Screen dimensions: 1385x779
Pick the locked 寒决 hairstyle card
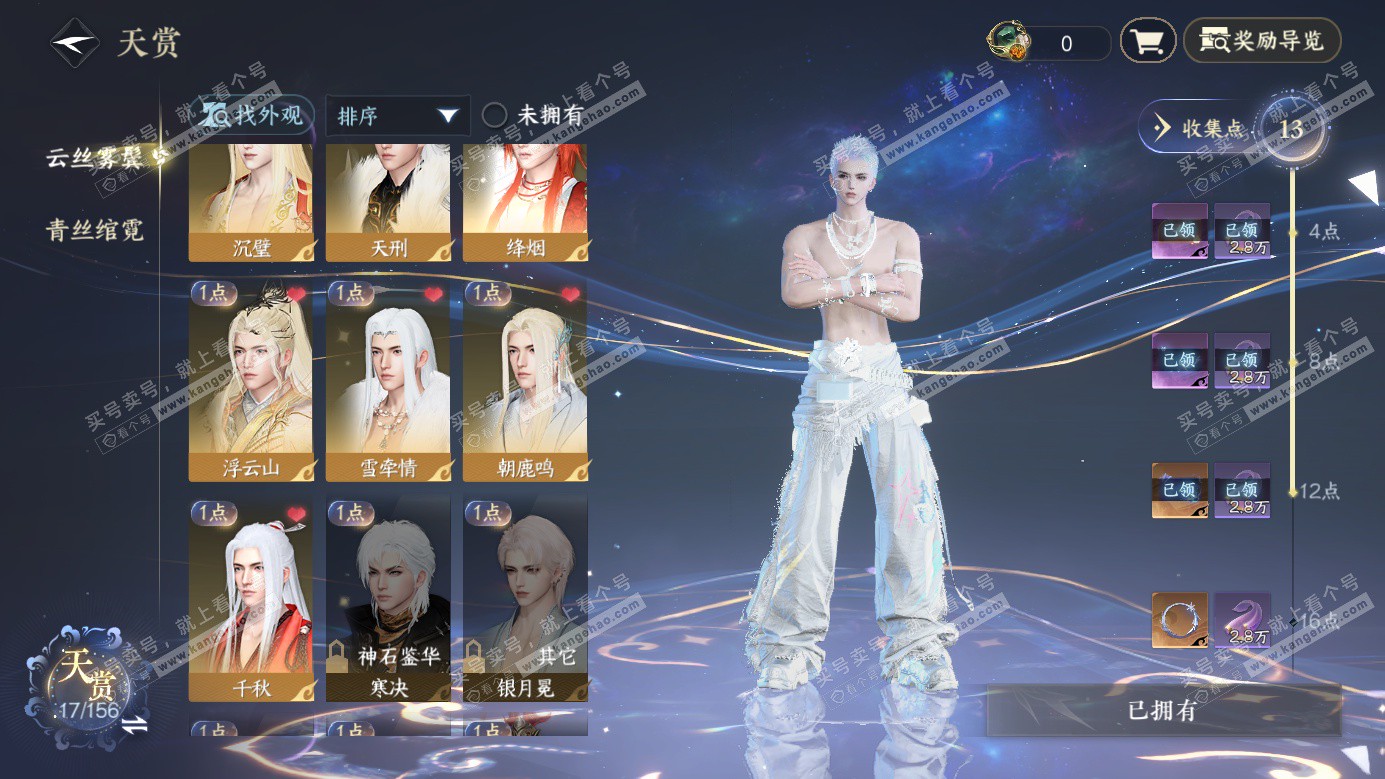(388, 598)
